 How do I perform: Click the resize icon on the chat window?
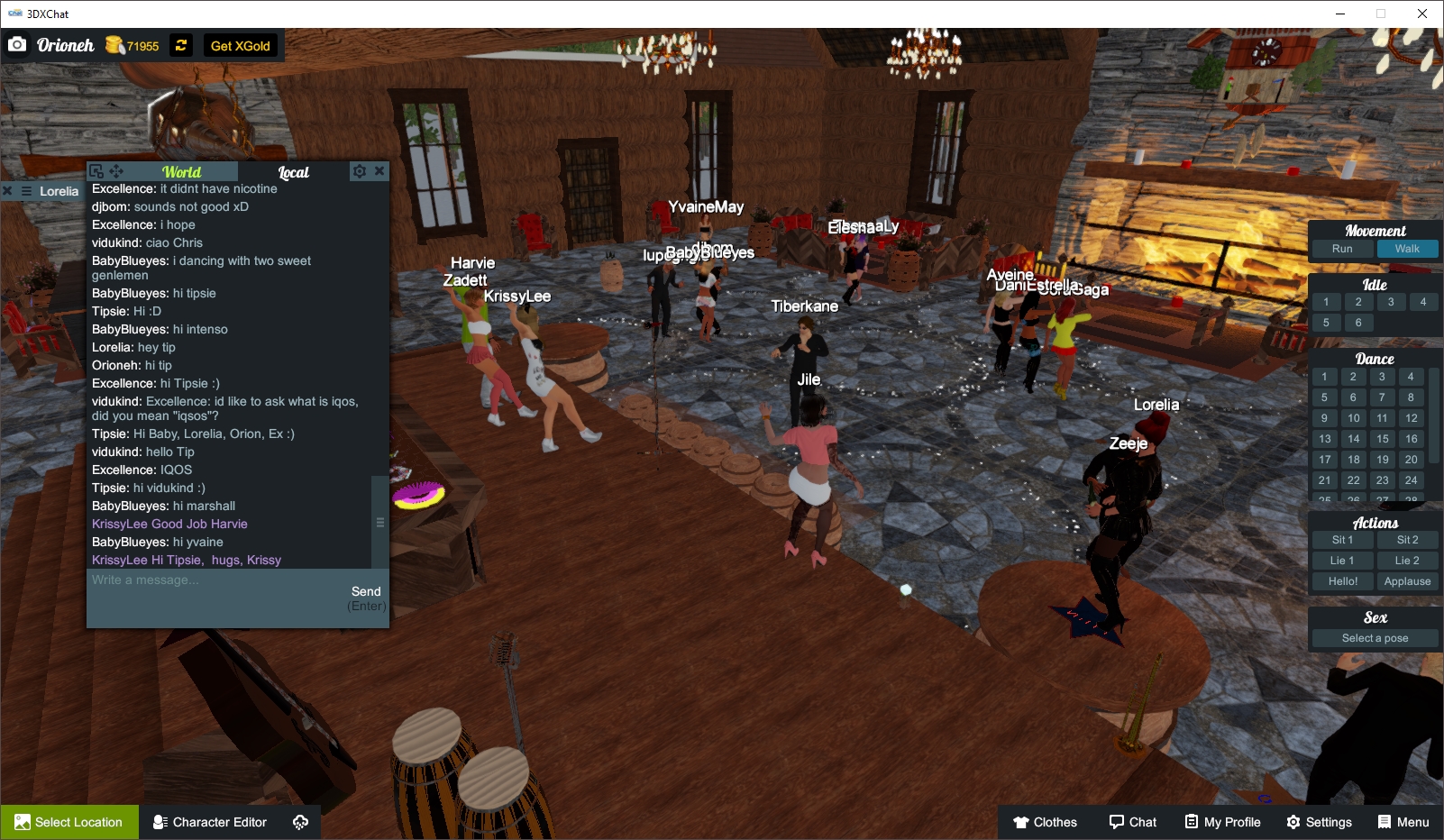[96, 170]
